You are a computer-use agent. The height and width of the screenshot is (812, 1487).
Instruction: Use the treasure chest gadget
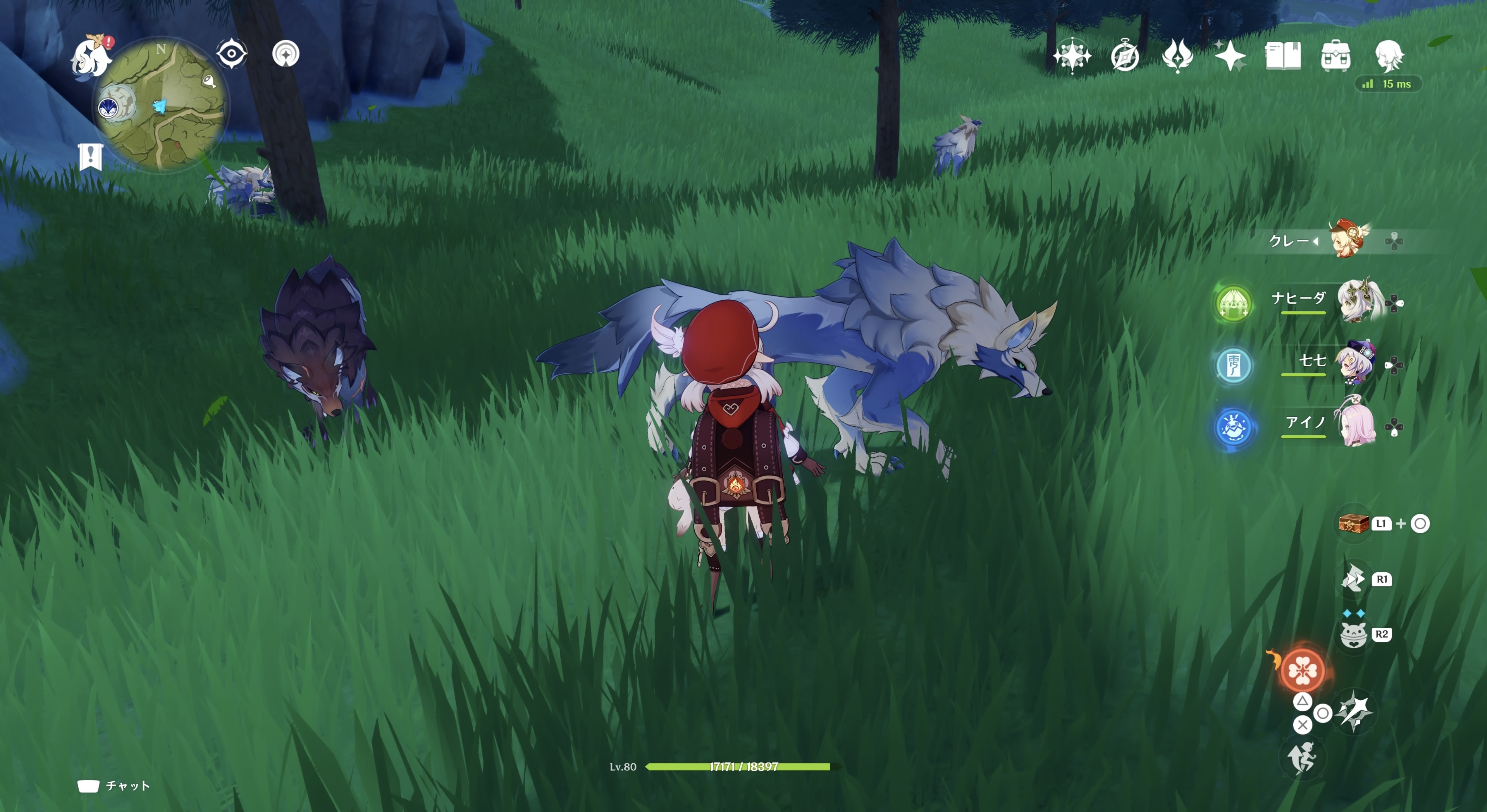[1354, 524]
